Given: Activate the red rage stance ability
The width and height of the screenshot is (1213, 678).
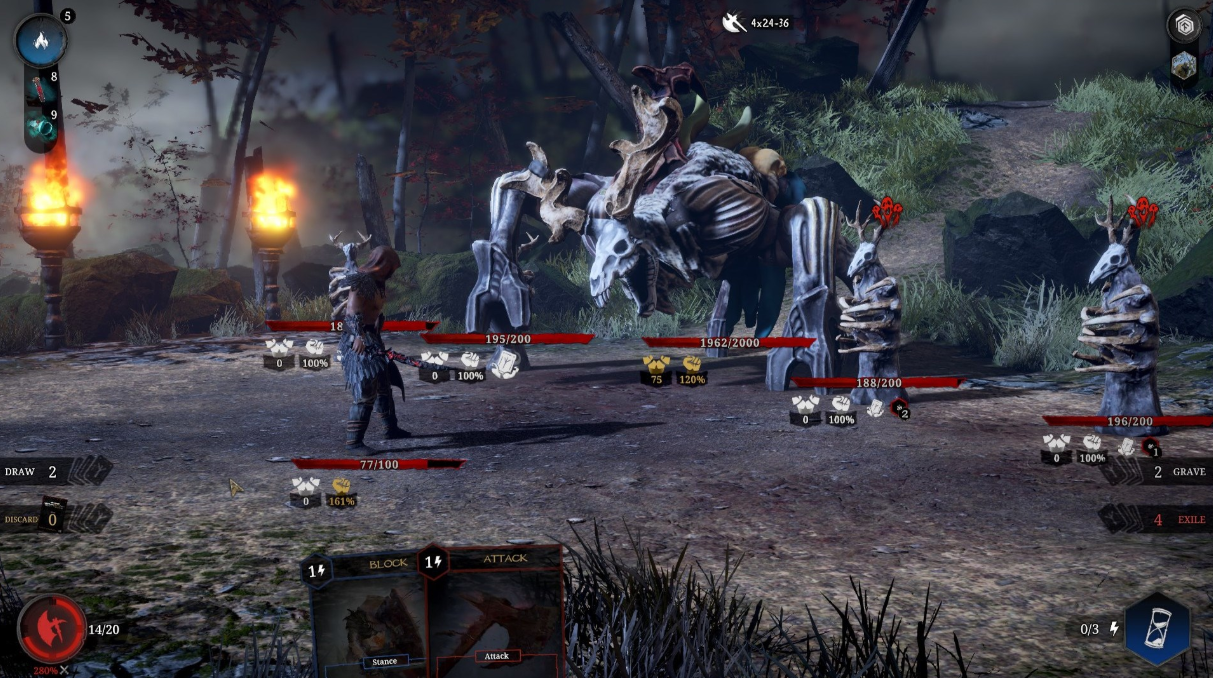Looking at the screenshot, I should [51, 628].
